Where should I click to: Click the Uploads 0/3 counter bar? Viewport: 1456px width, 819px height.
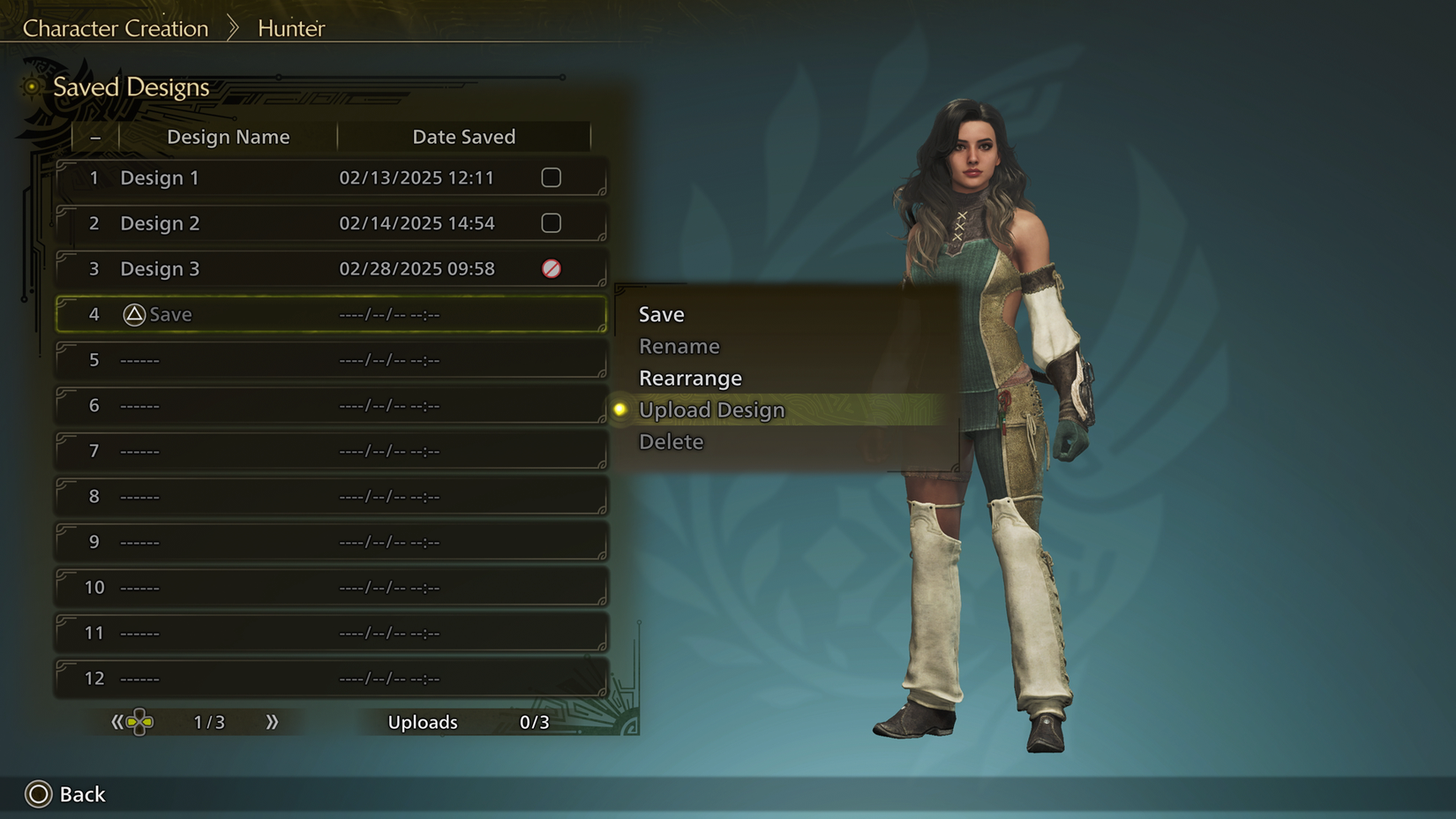[x=466, y=722]
